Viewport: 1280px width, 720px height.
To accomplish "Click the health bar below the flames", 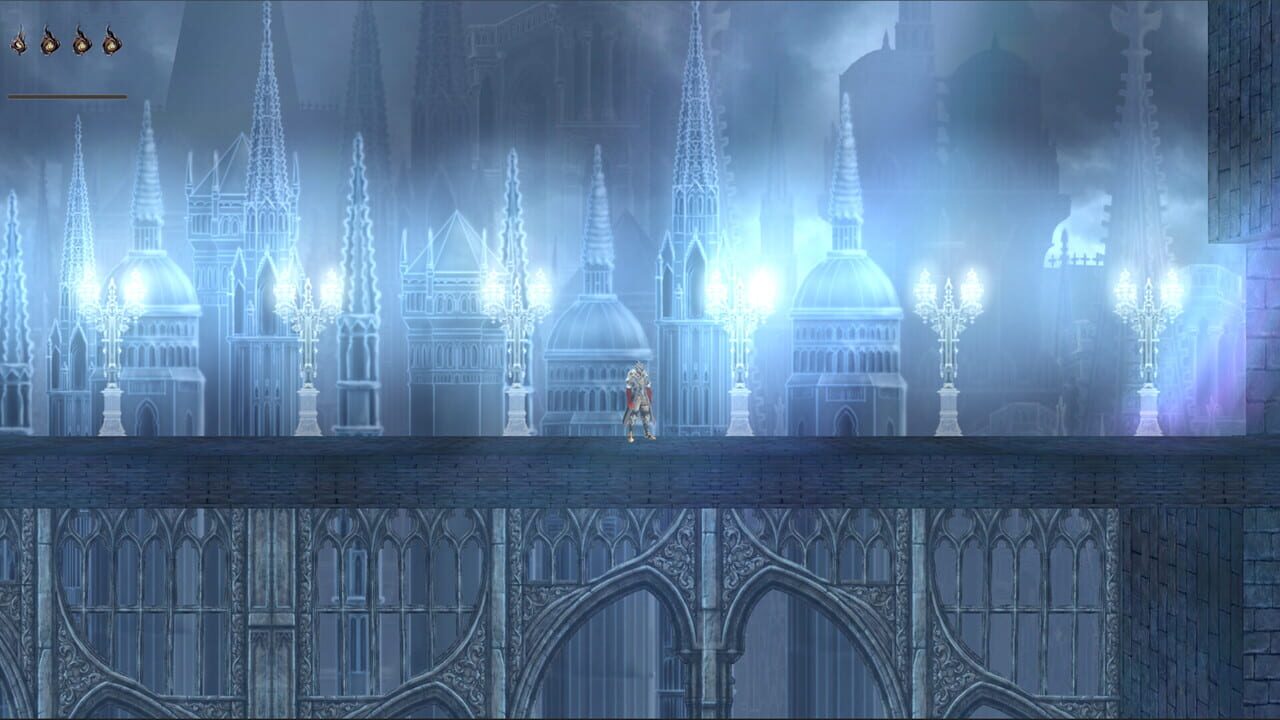I will (65, 95).
